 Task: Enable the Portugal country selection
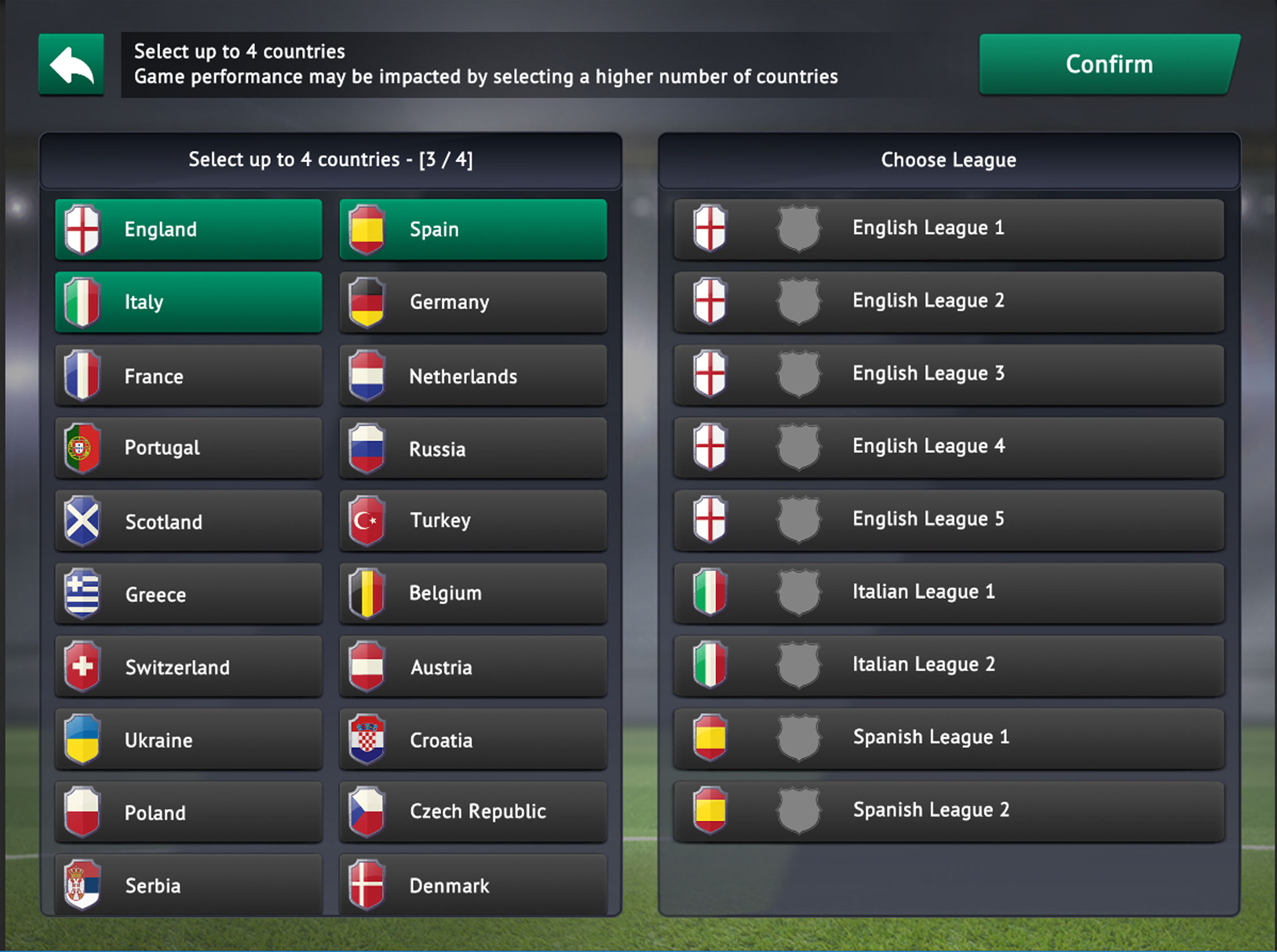coord(188,448)
